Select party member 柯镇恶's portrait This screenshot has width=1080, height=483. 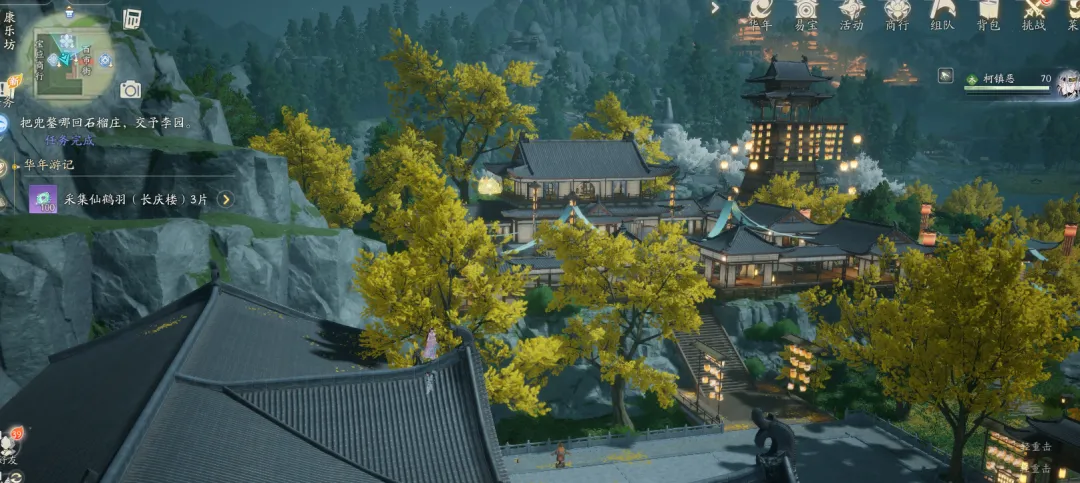tap(1067, 83)
